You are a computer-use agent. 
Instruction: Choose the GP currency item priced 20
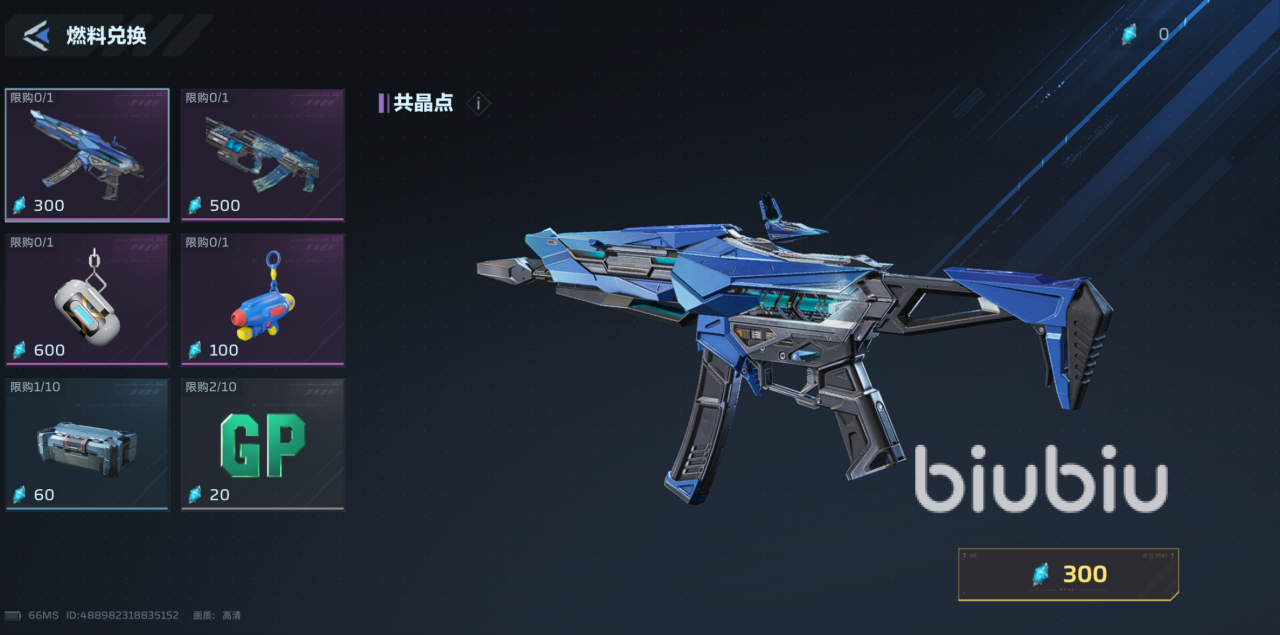[262, 444]
